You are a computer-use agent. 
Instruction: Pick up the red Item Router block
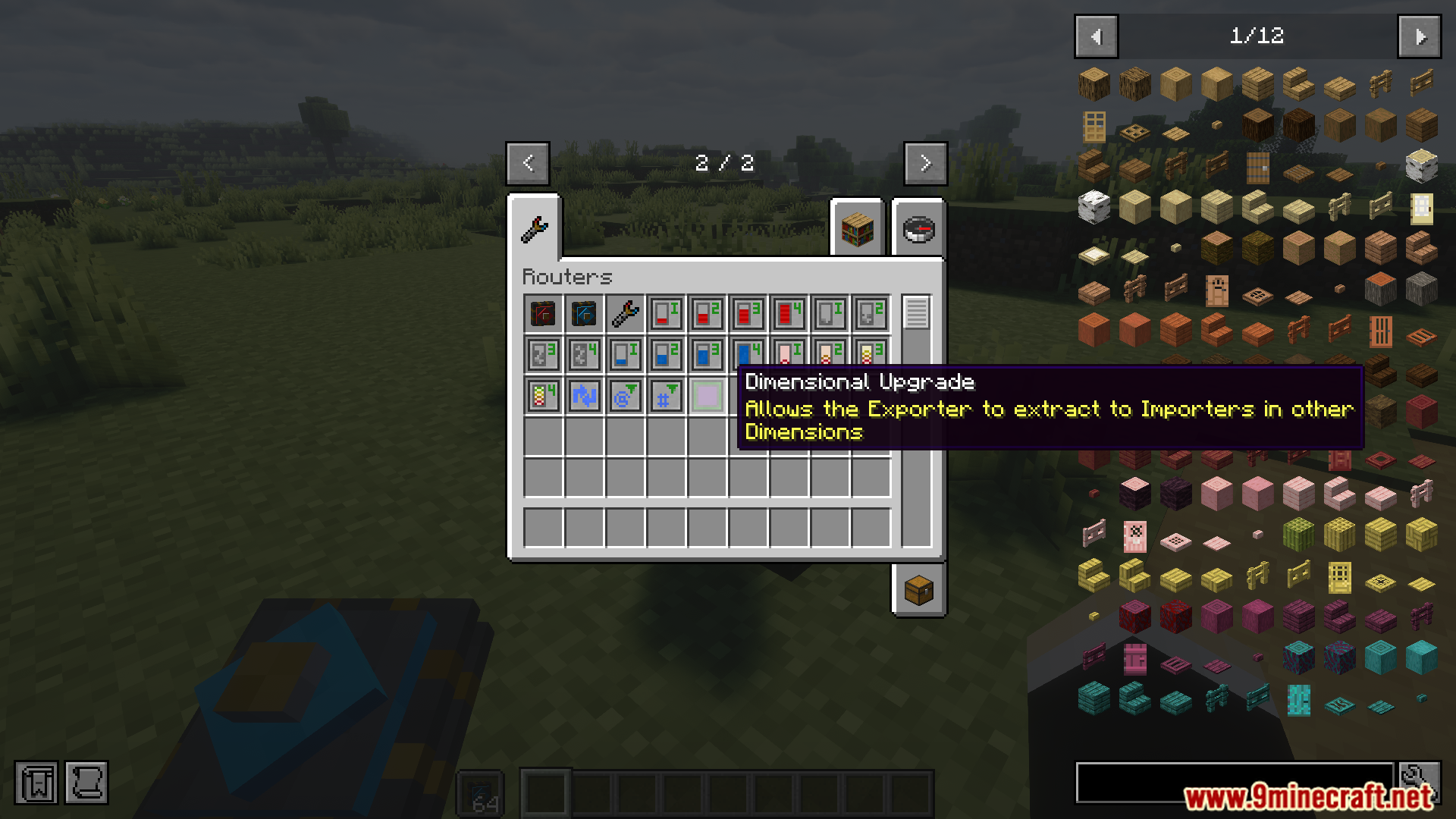[541, 312]
